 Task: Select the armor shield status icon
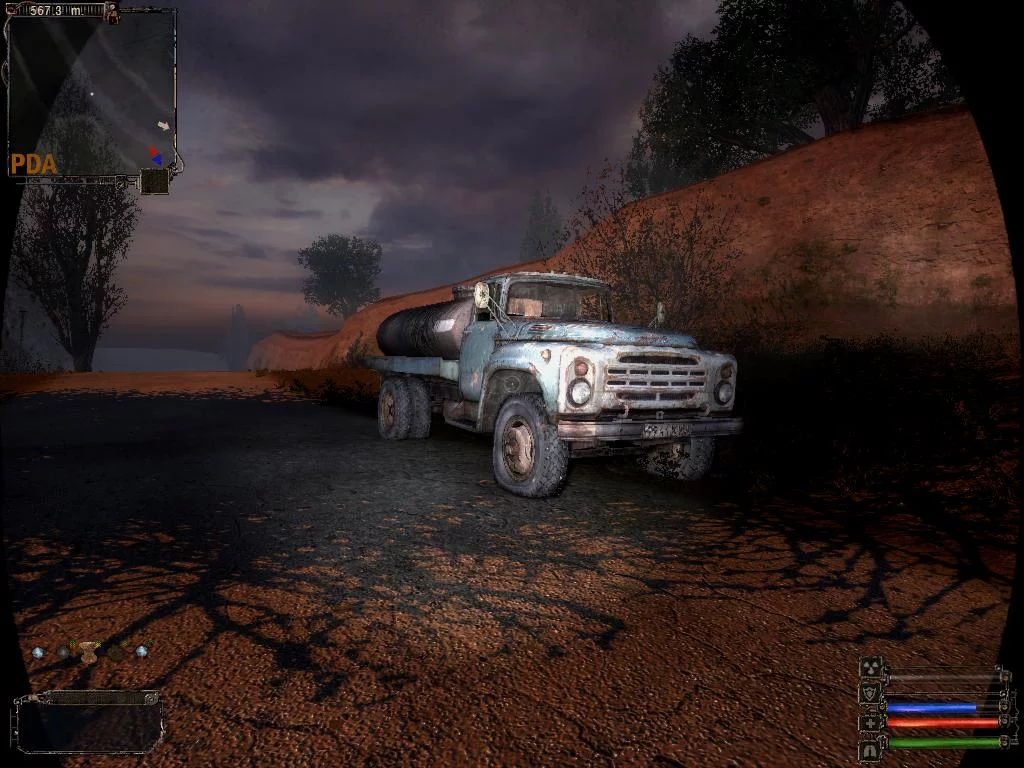point(870,693)
